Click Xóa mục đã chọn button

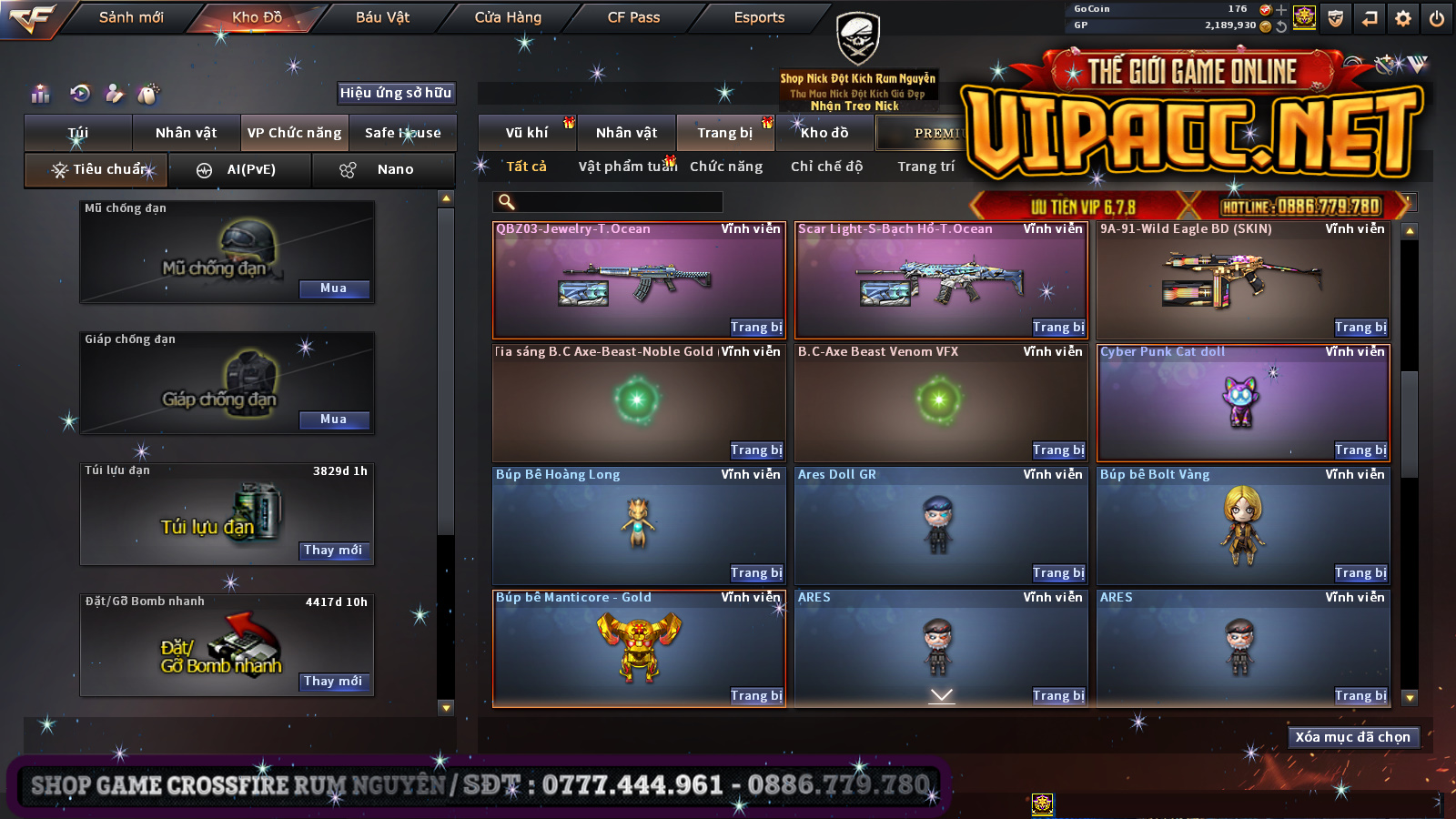1352,737
